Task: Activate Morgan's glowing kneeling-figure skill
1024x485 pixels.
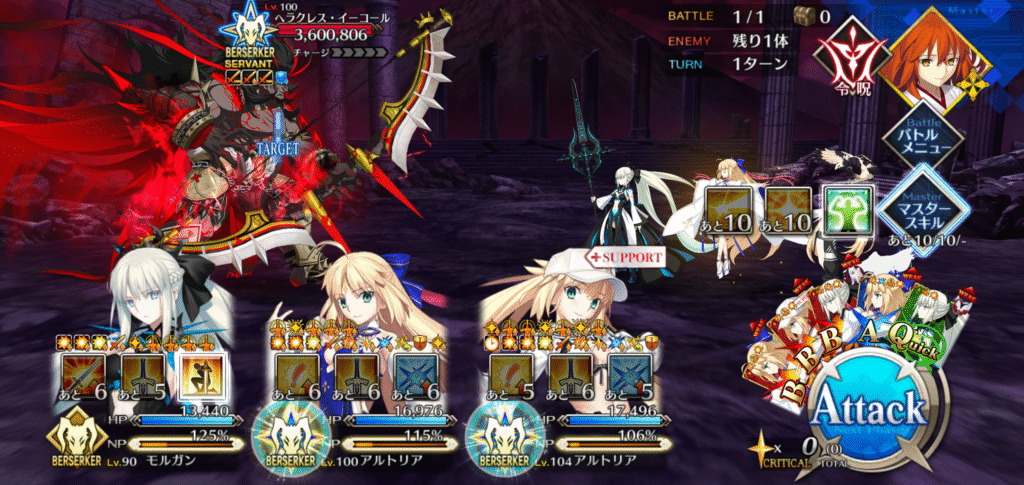Action: coord(199,378)
